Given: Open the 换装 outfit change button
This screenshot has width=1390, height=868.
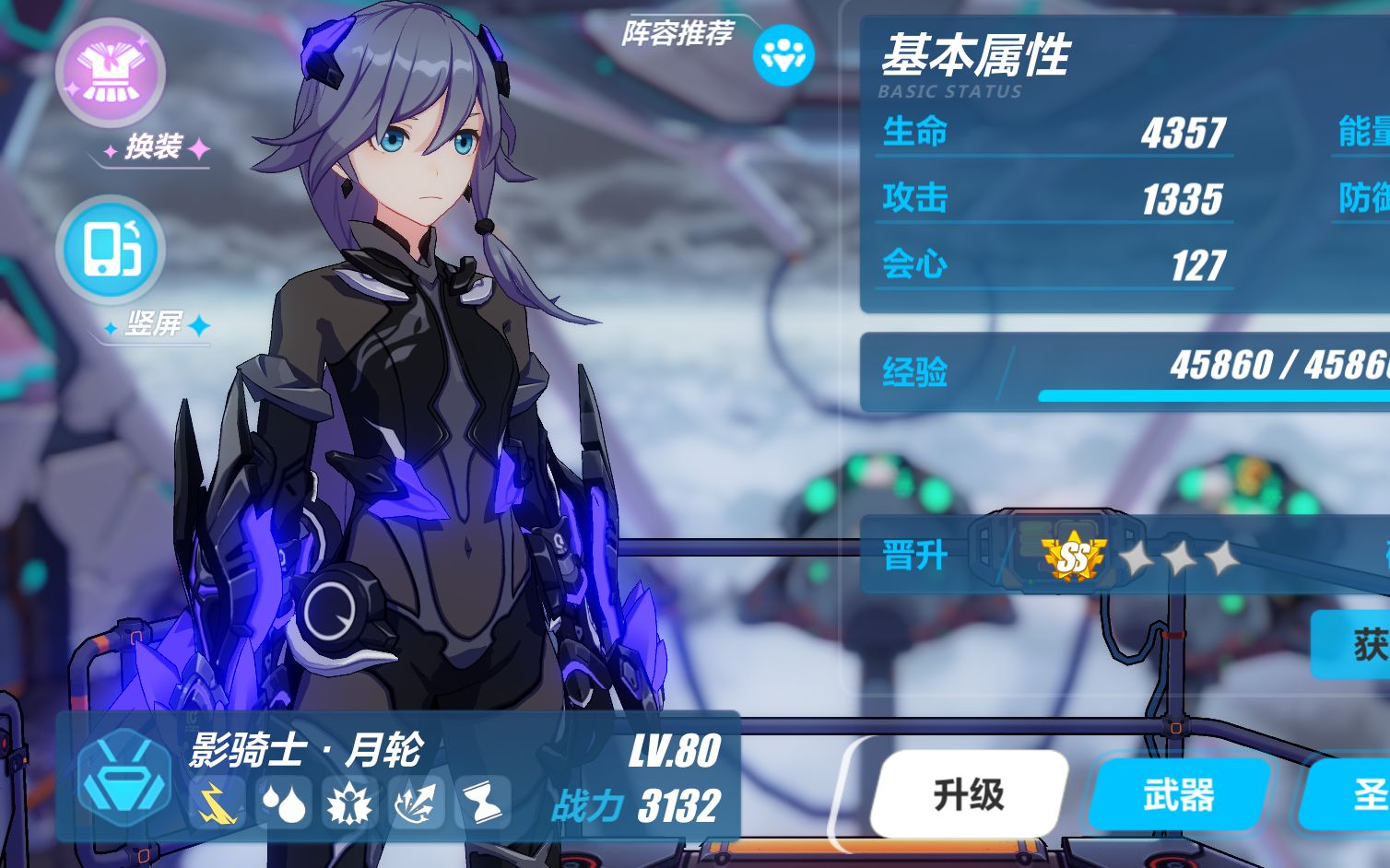Looking at the screenshot, I should pos(110,72).
